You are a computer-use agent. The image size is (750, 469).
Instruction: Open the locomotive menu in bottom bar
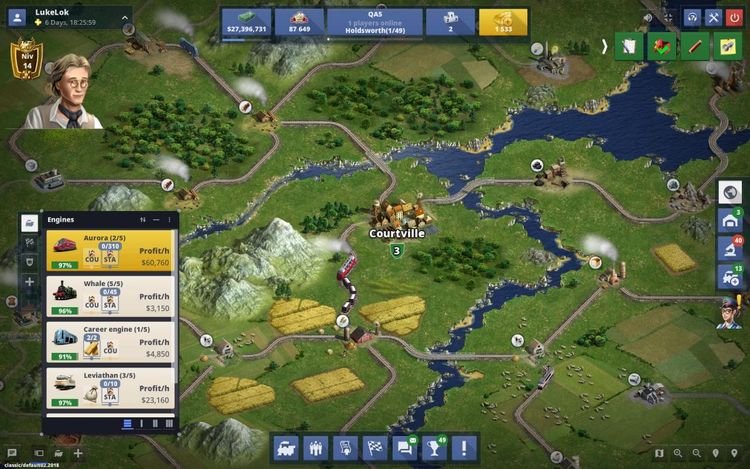286,447
